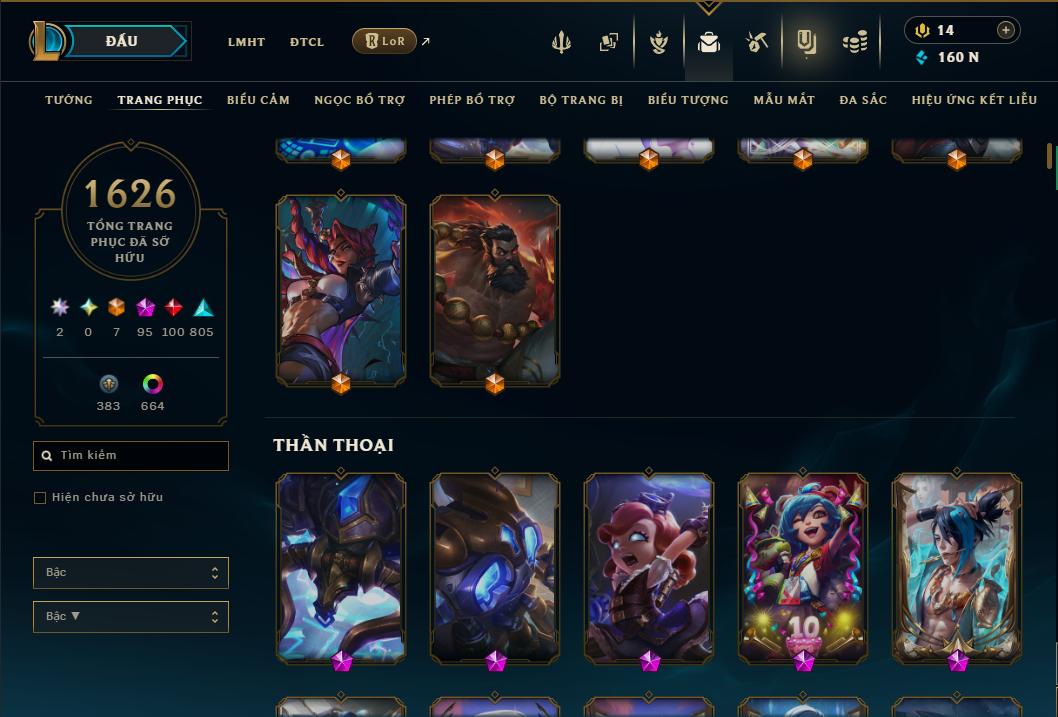Open the LMHT game link
Screen dimensions: 1058x717
[246, 42]
